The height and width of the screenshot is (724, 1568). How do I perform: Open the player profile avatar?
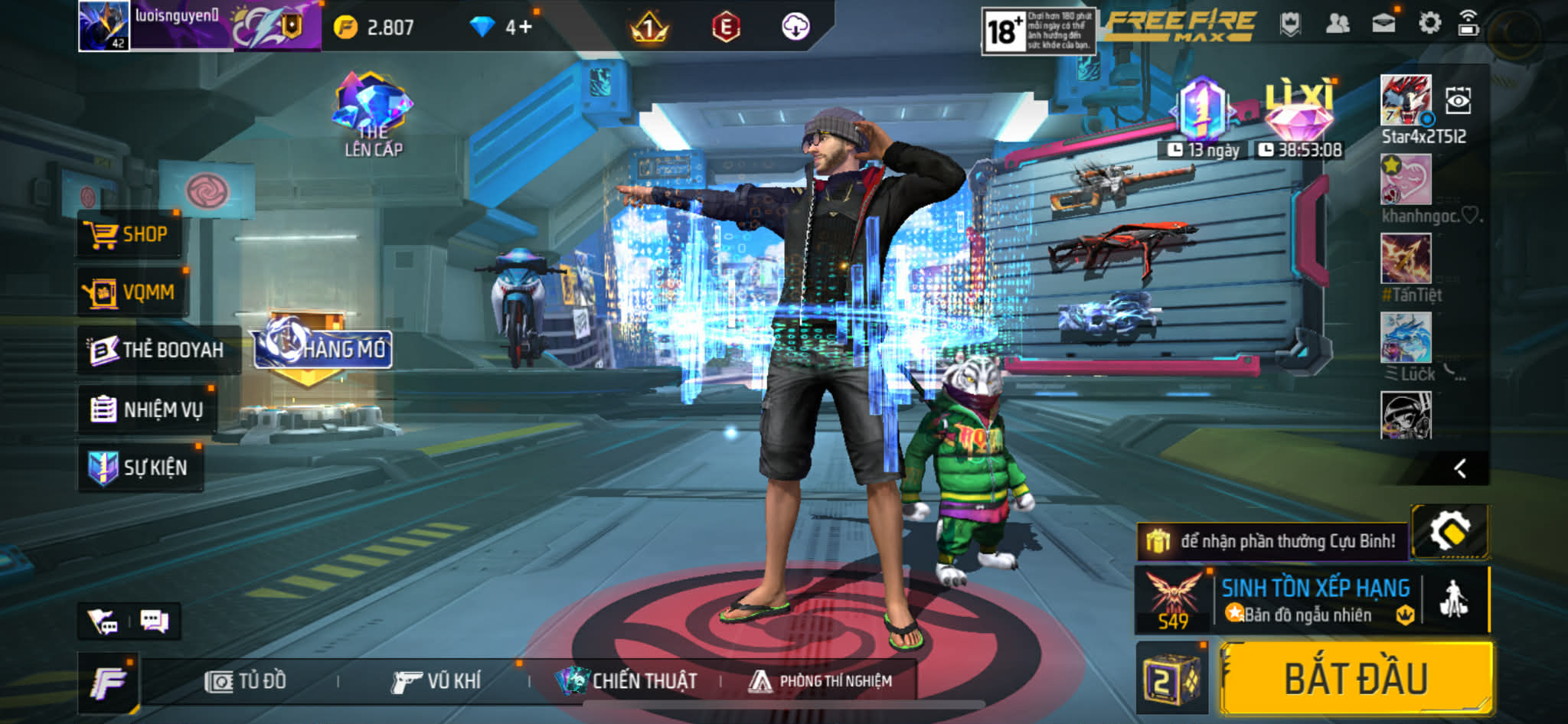click(104, 25)
